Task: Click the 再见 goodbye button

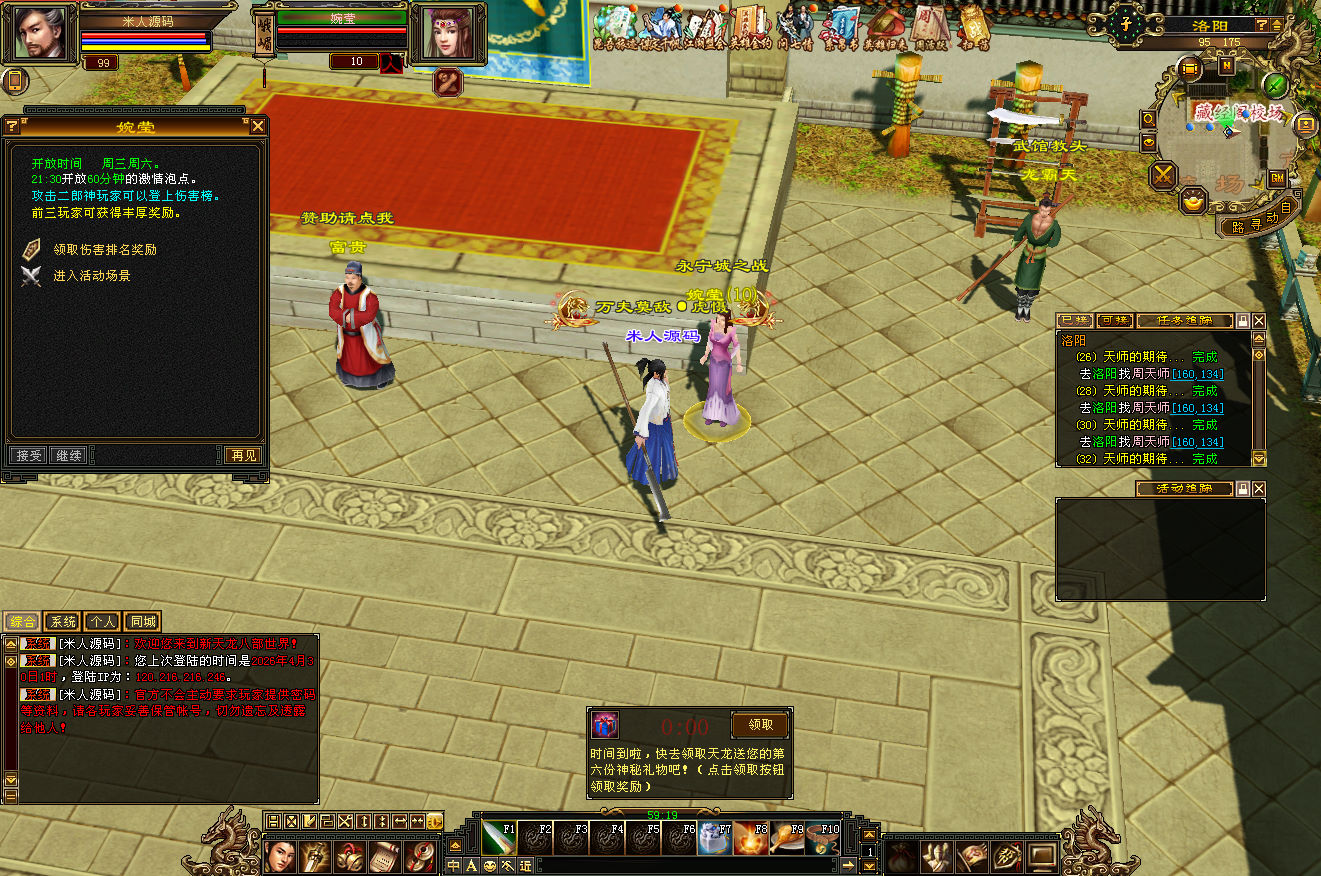Action: pyautogui.click(x=243, y=455)
